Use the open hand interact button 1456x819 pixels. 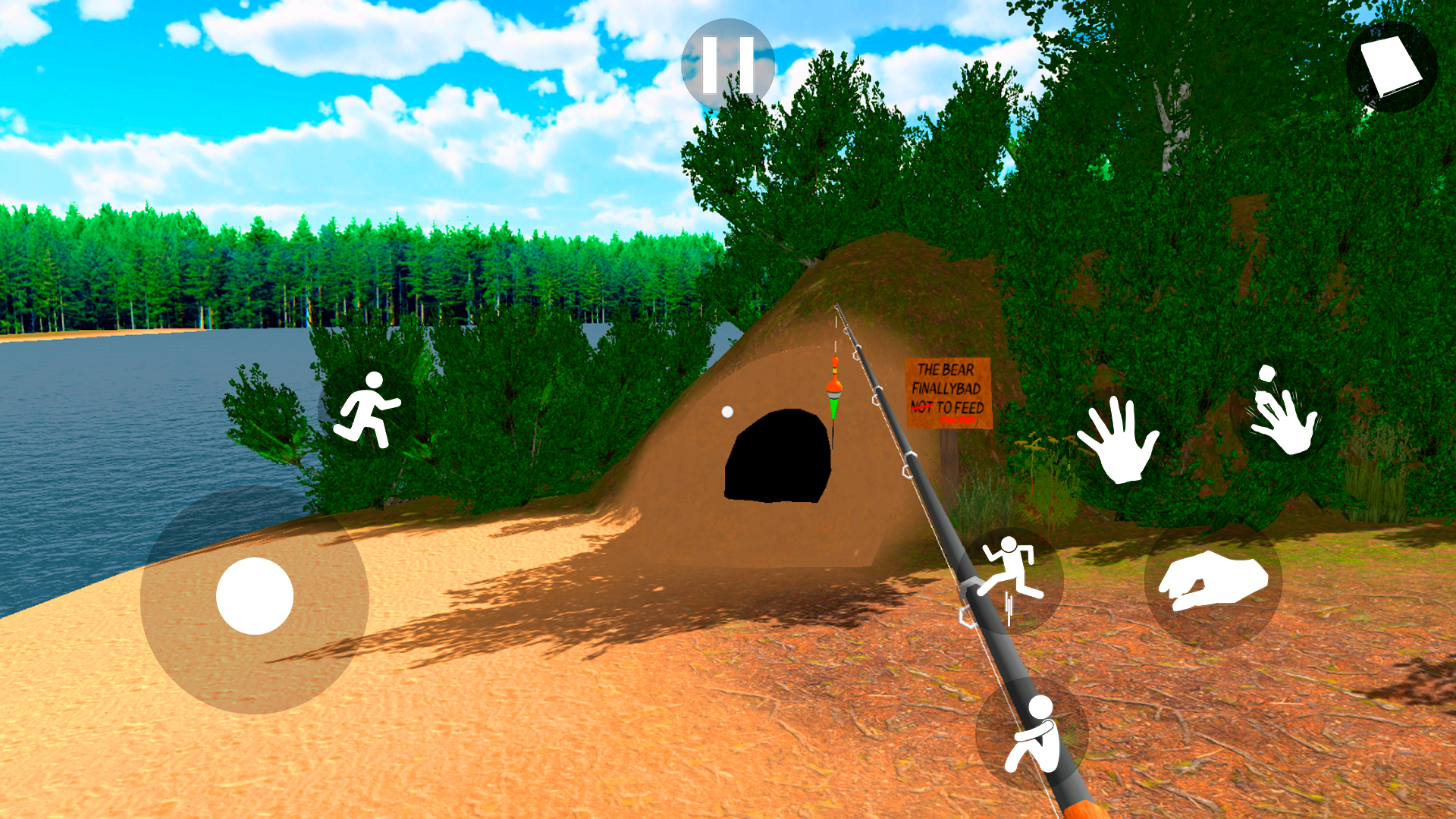click(1118, 441)
